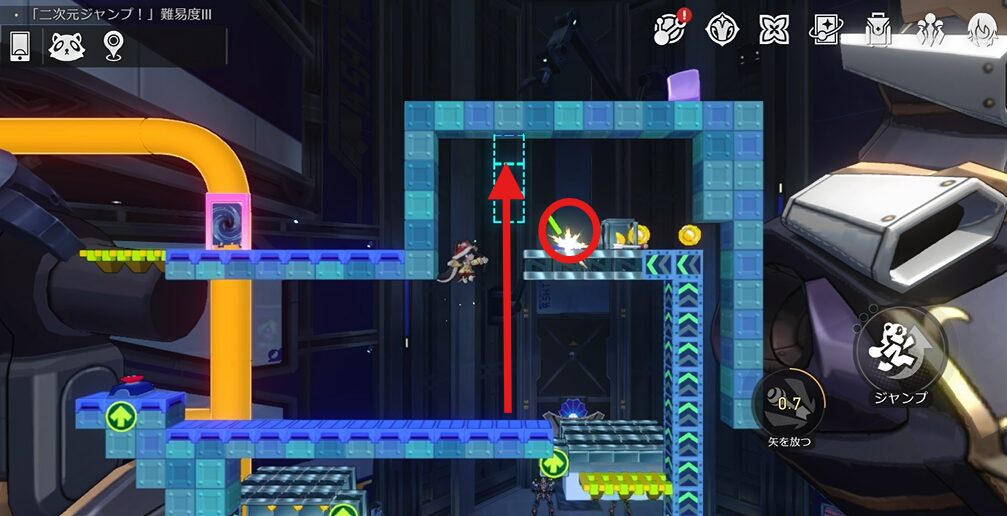Open the phone menu icon
1007x516 pixels.
[x=20, y=46]
